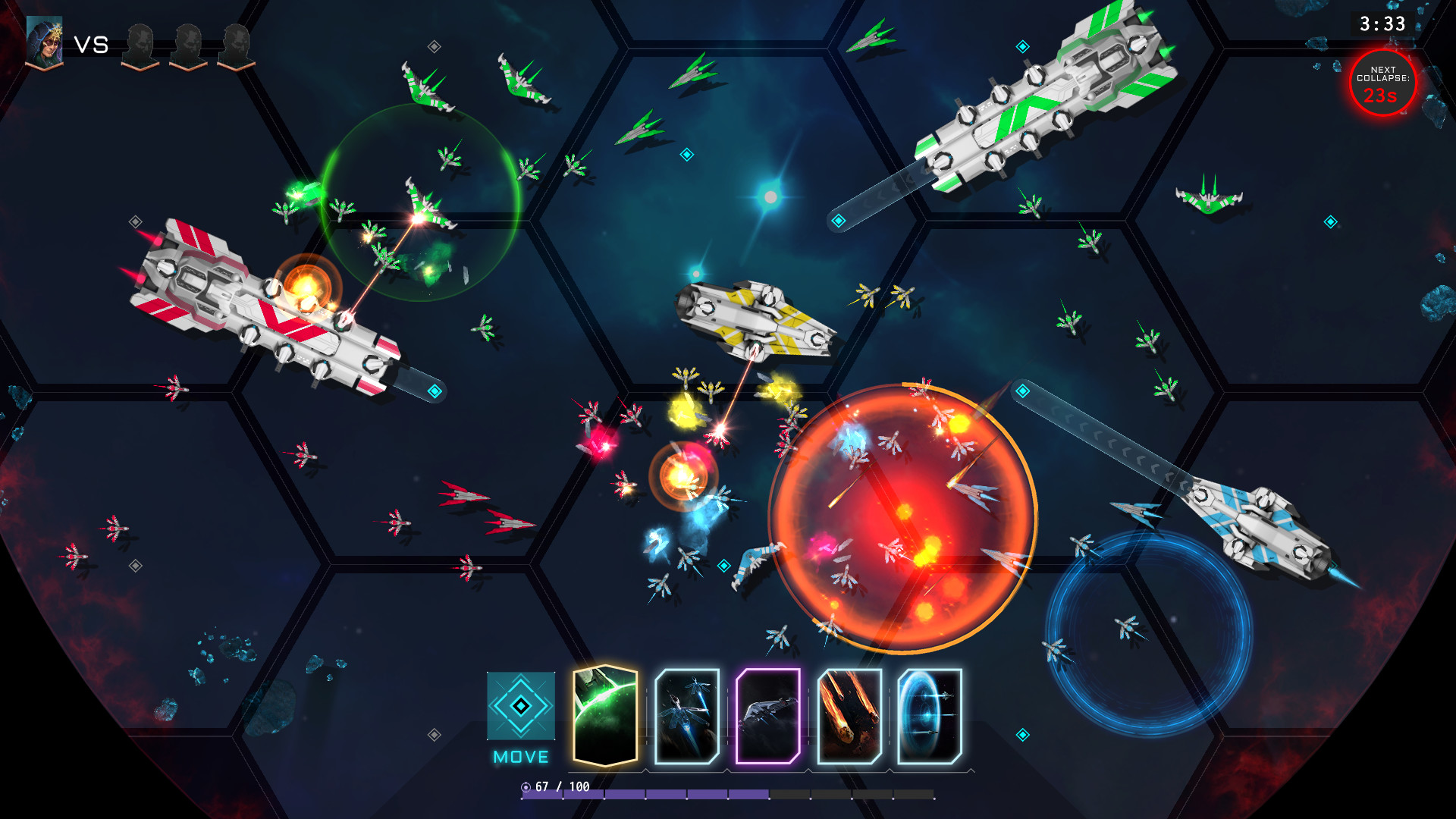Choose the blue-thruster fighter squadron card
Screen dimensions: 1456x819
[x=687, y=717]
